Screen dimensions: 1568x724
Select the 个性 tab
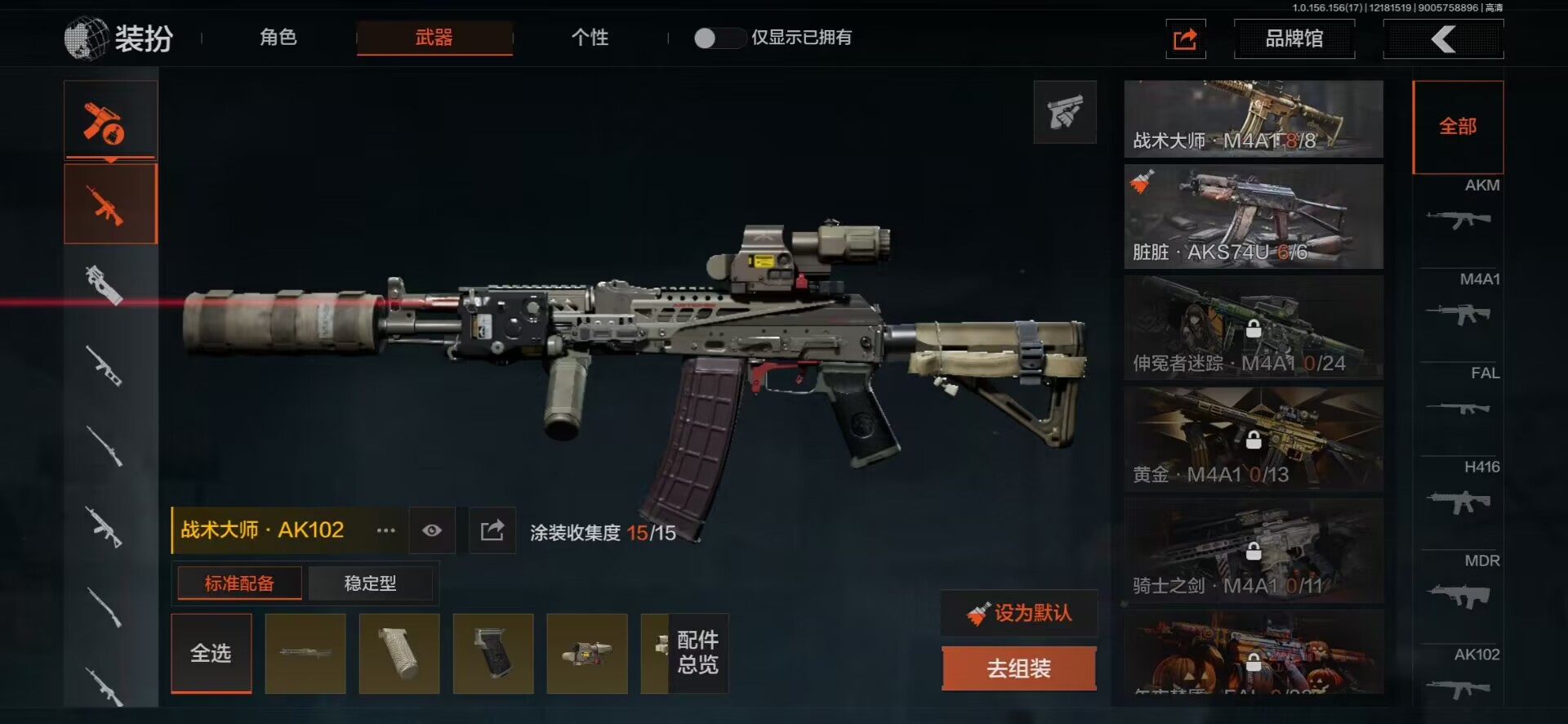(x=590, y=38)
